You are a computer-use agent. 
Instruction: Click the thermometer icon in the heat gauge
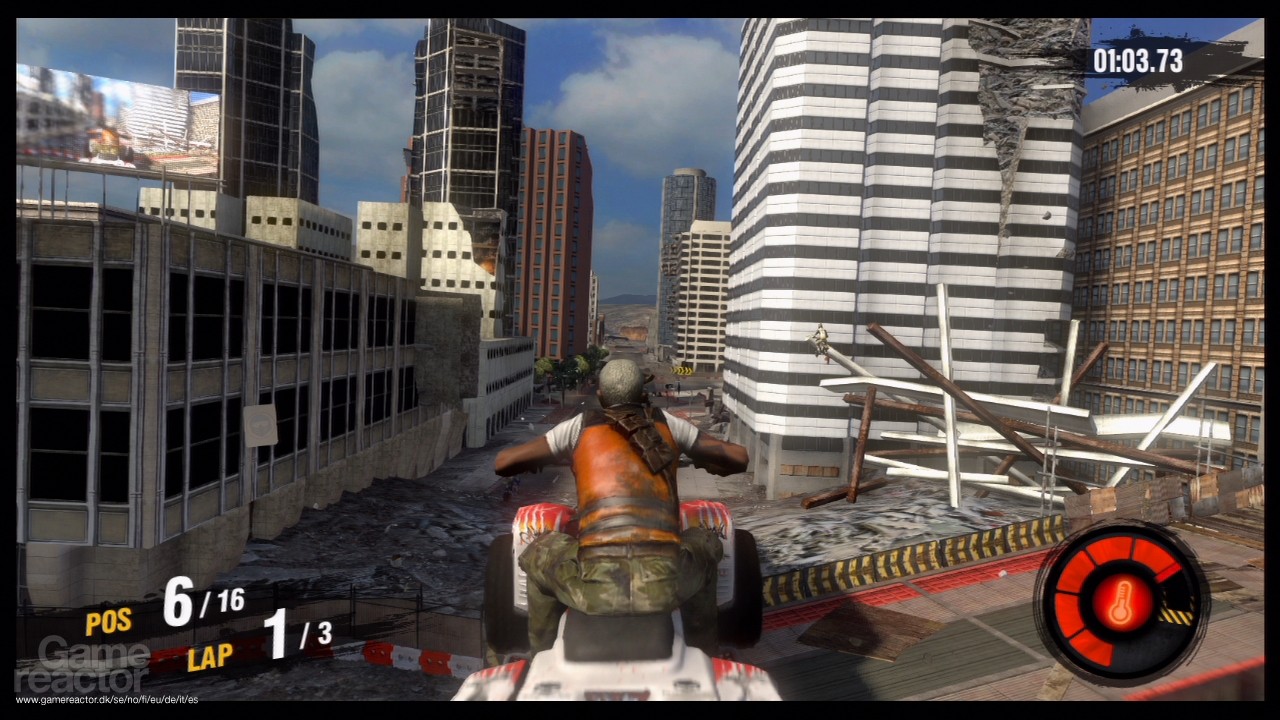click(1122, 600)
